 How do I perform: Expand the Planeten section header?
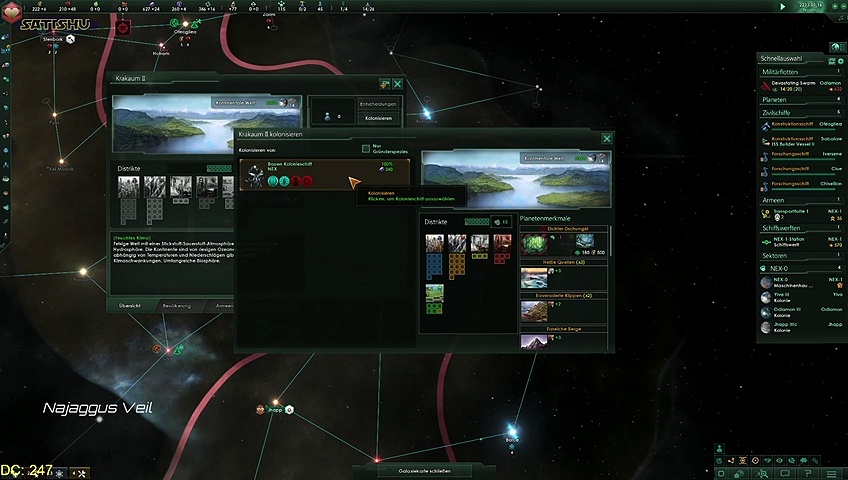coord(800,100)
